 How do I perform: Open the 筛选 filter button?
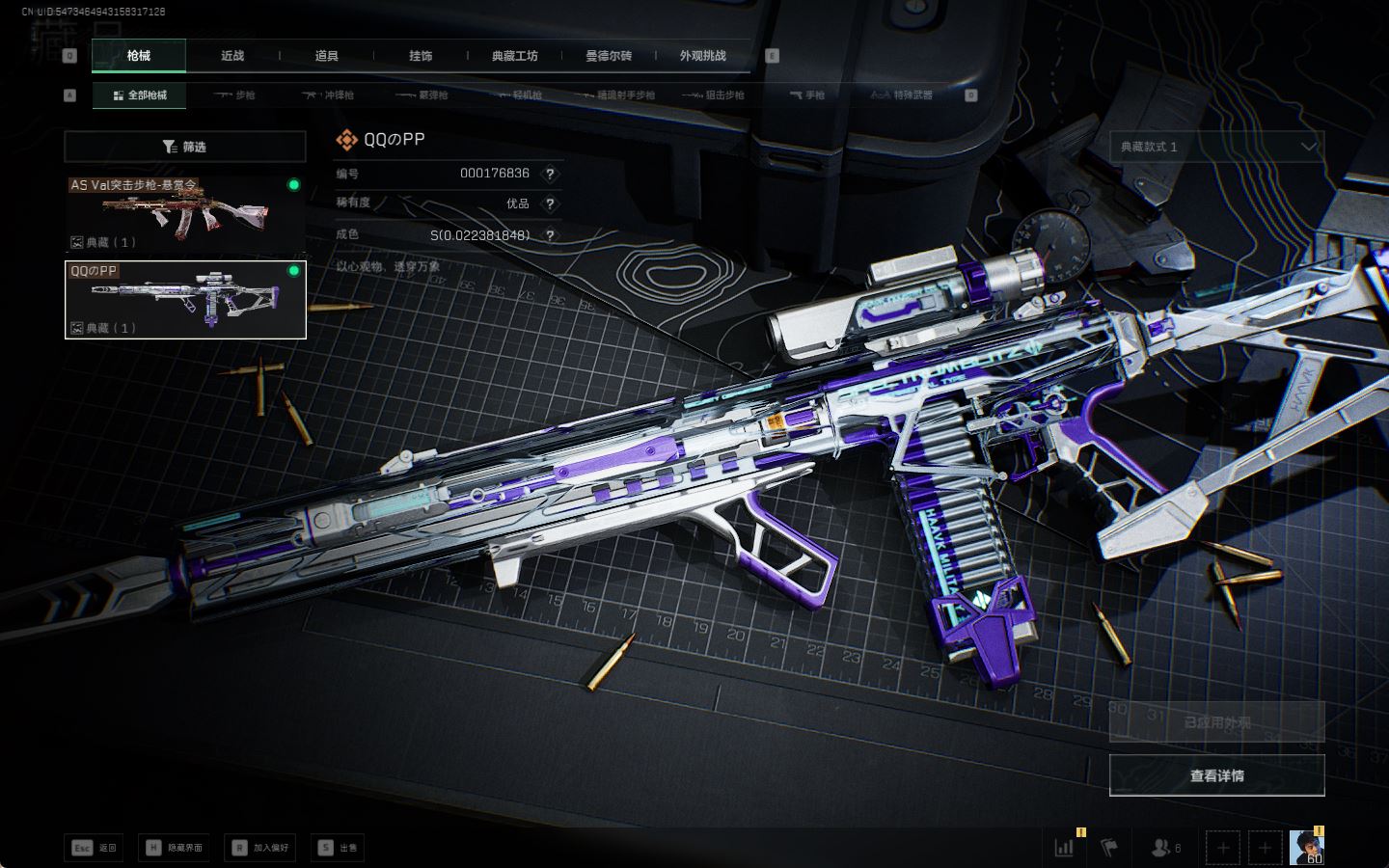pyautogui.click(x=185, y=147)
